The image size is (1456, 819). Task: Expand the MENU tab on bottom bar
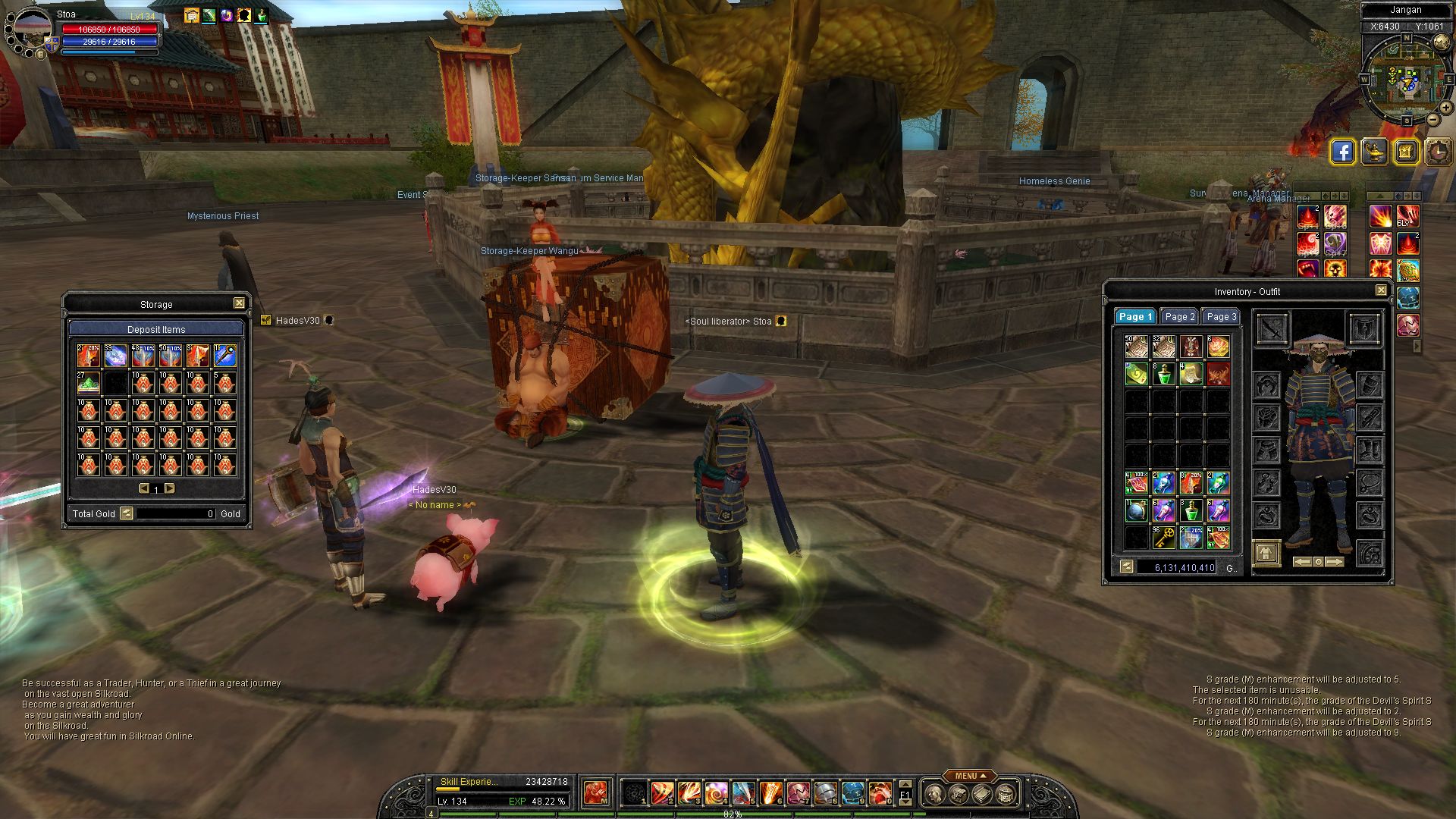point(970,776)
